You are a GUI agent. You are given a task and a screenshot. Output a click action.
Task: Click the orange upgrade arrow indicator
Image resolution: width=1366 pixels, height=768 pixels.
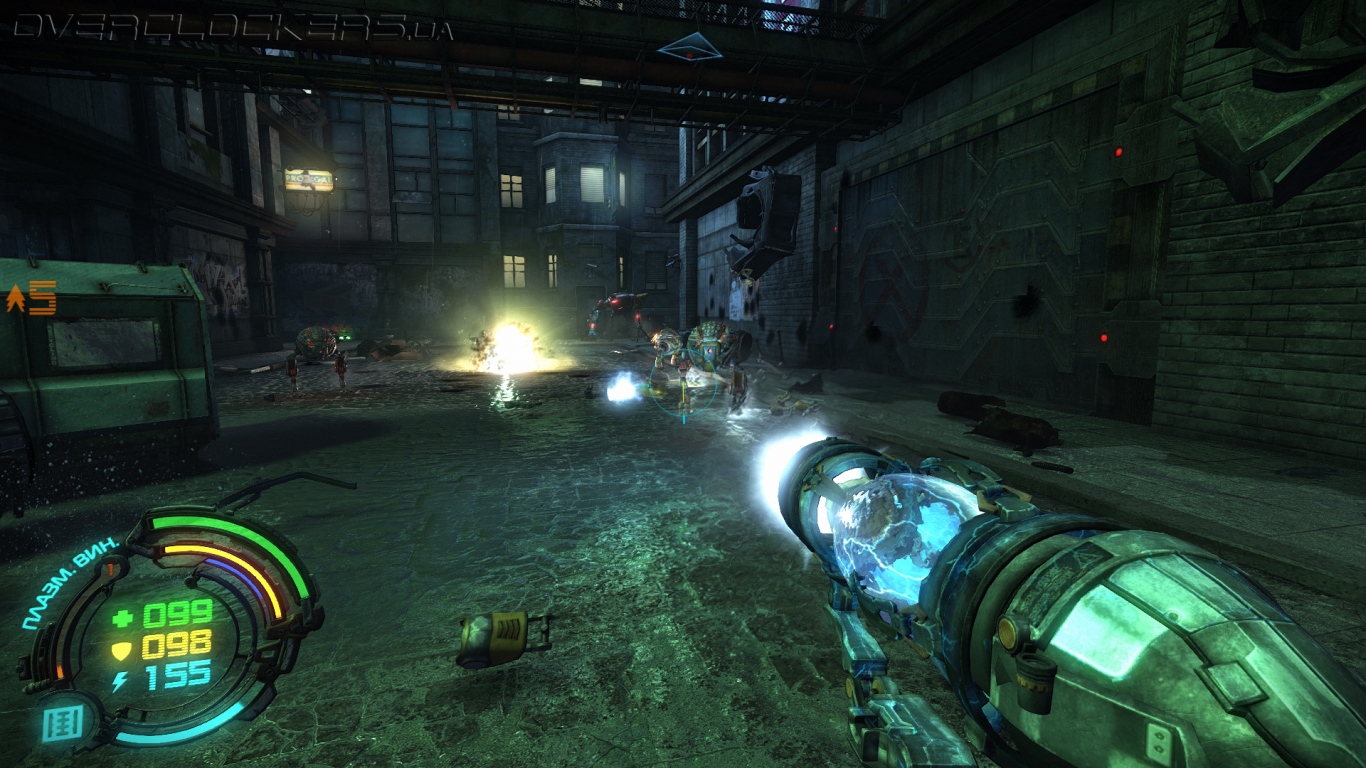(16, 297)
